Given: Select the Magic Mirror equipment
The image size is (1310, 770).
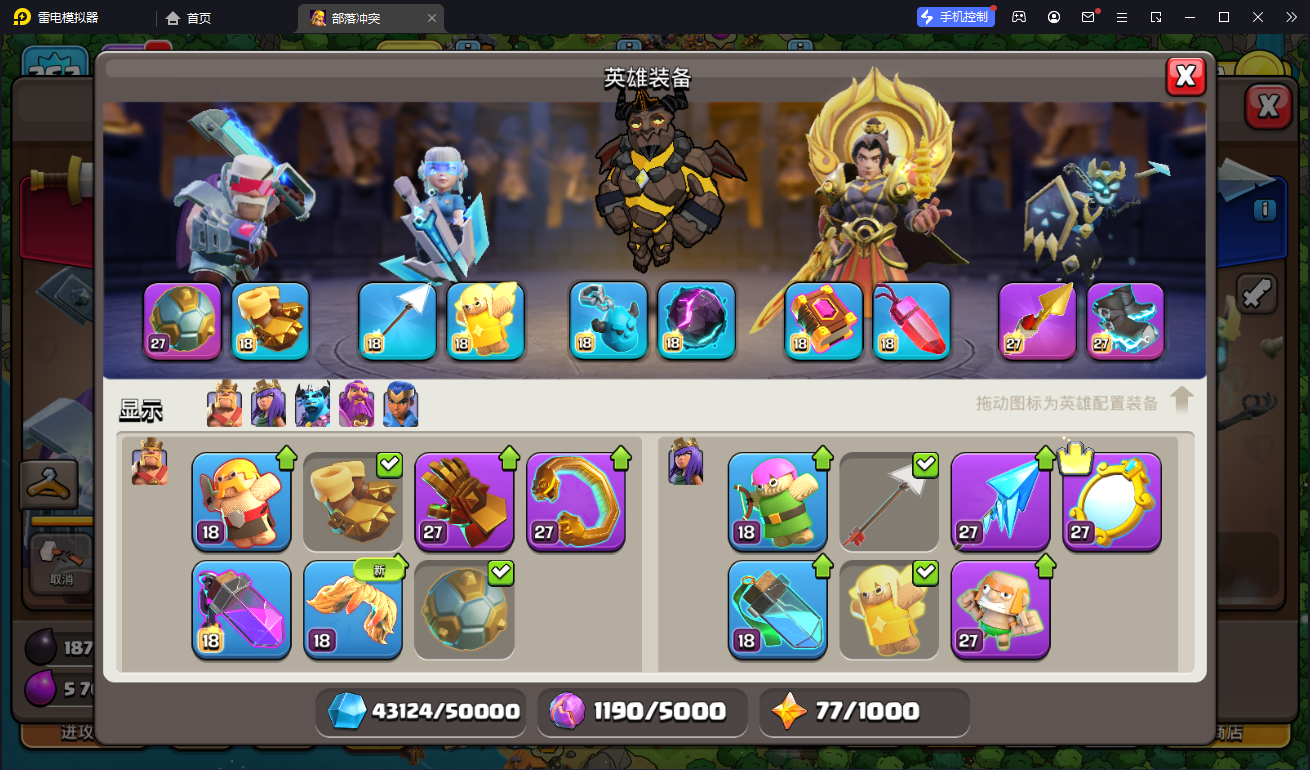Looking at the screenshot, I should pos(1111,501).
